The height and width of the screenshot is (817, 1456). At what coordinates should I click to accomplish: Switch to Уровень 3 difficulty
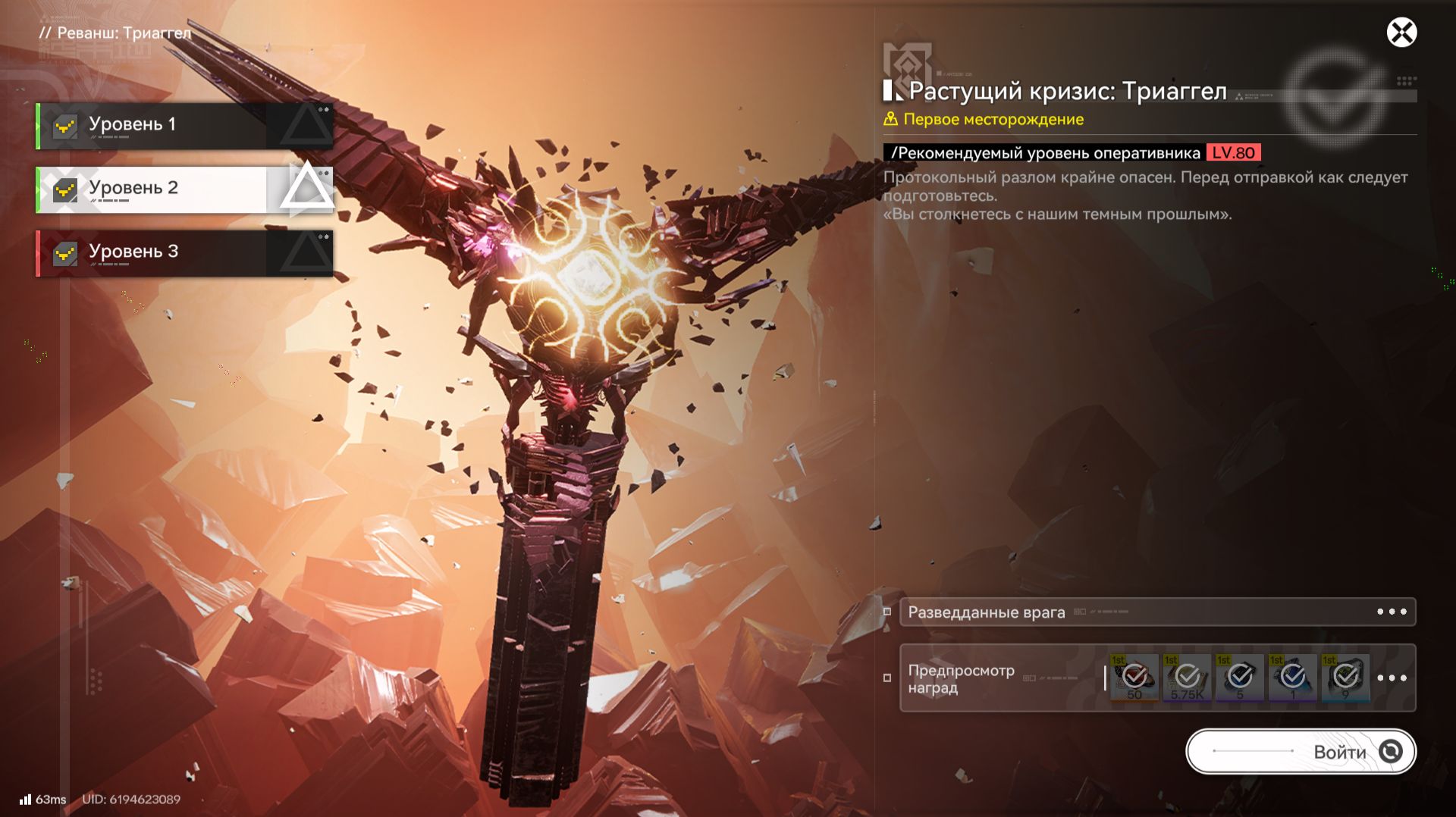pyautogui.click(x=184, y=252)
